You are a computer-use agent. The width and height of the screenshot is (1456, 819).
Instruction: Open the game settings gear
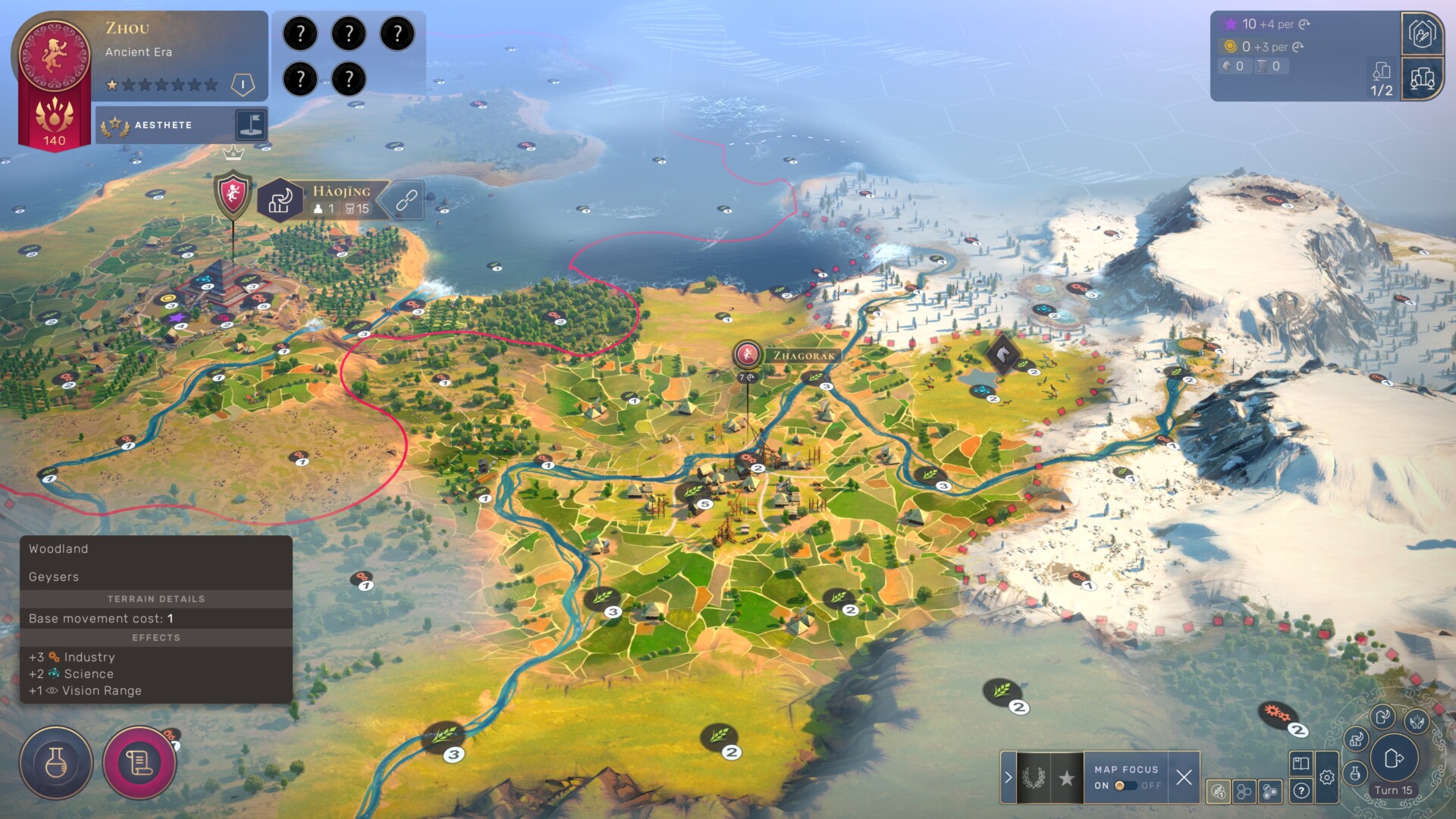1326,777
